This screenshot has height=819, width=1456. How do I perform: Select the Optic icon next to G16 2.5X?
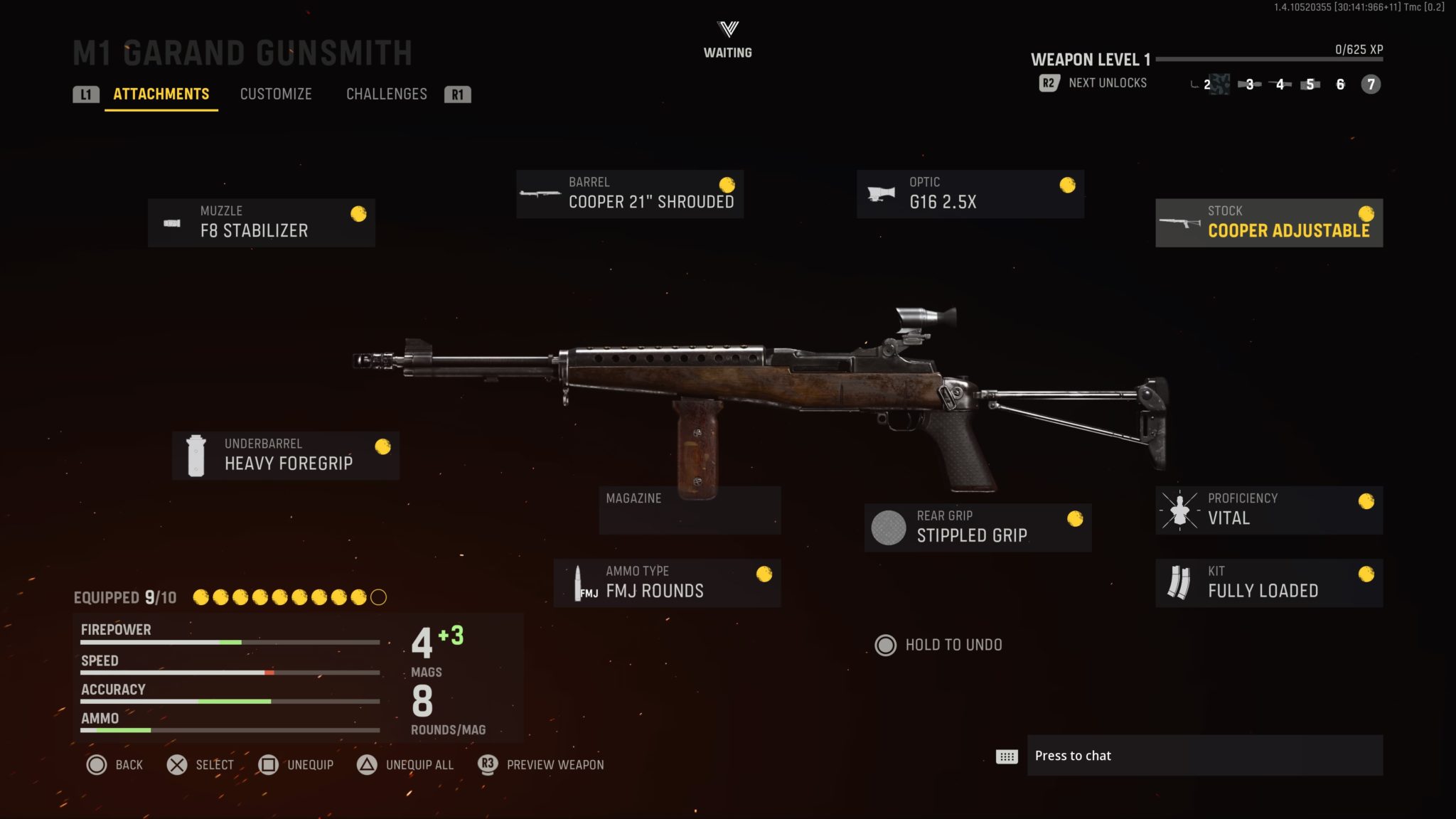pyautogui.click(x=879, y=193)
